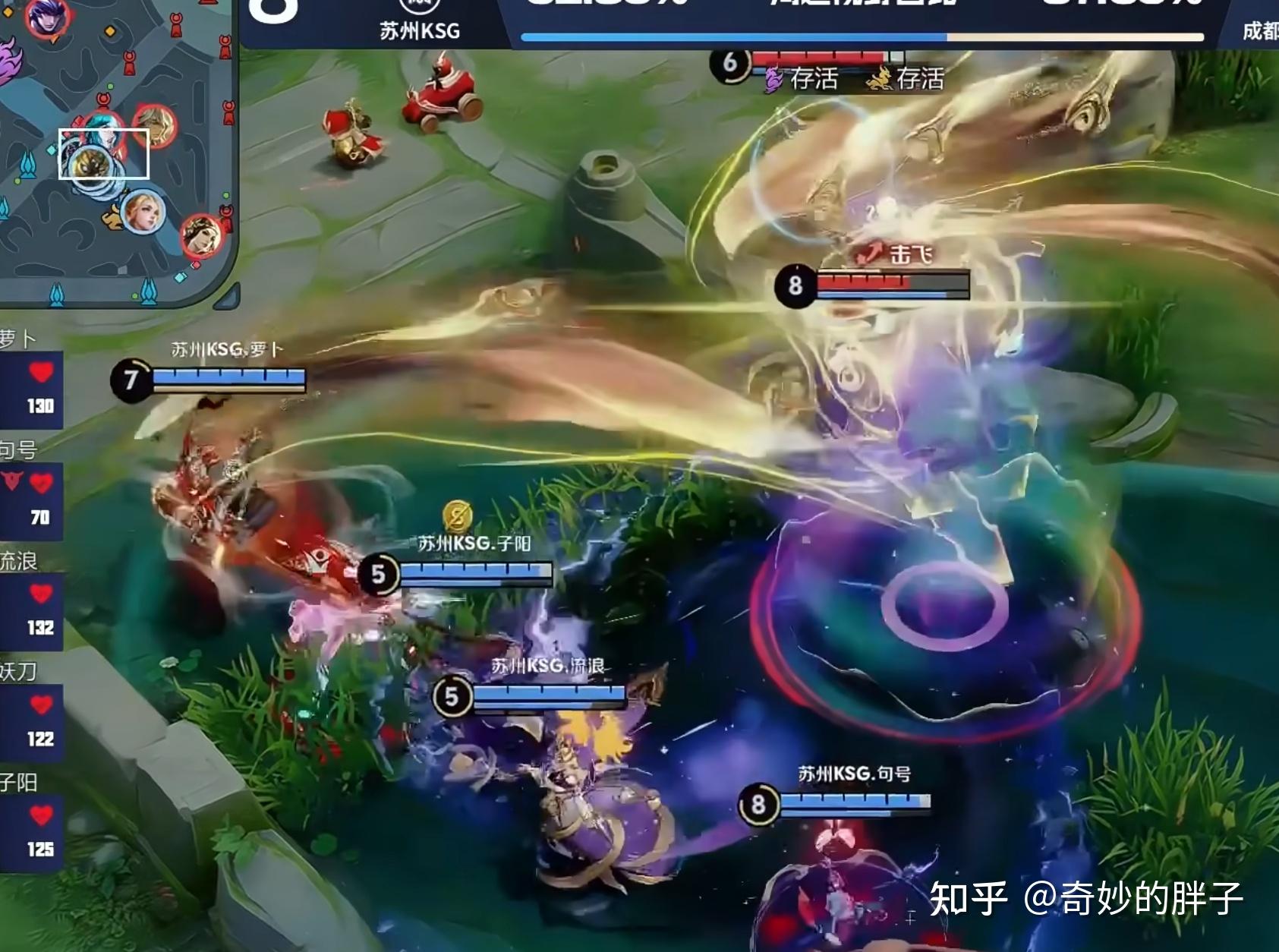
Task: Open the 知乎 @奇妙的胖子 watermark
Action: click(x=1085, y=900)
